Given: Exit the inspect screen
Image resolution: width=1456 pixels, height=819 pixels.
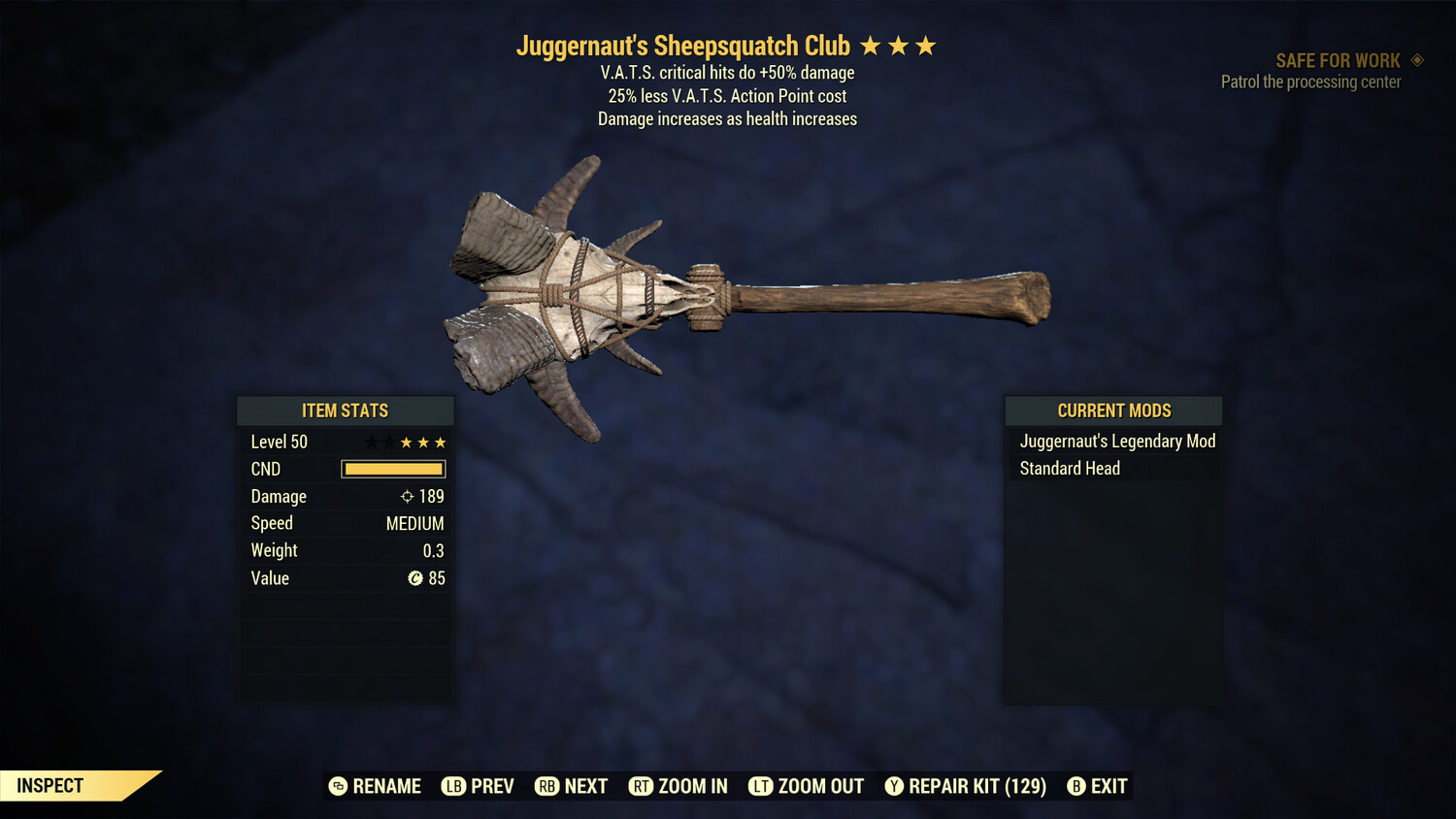Looking at the screenshot, I should pos(1098,786).
